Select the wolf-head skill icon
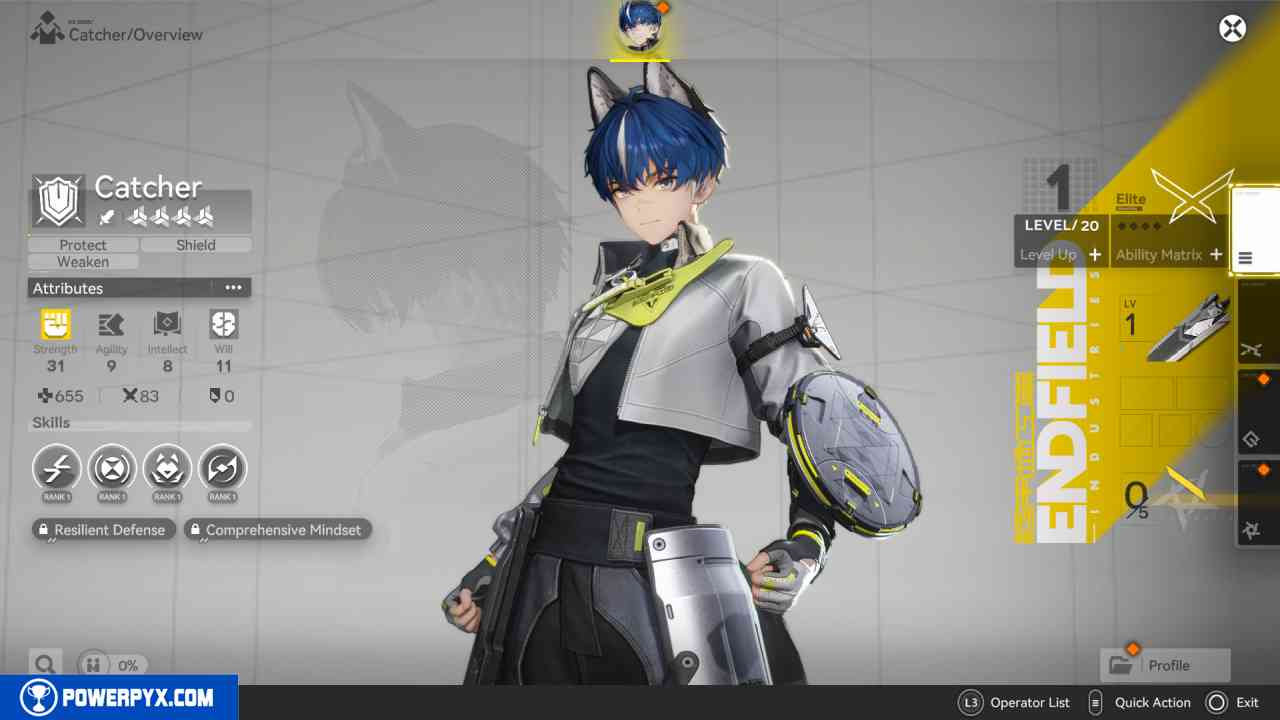Screen dimensions: 1280x720 pos(167,468)
